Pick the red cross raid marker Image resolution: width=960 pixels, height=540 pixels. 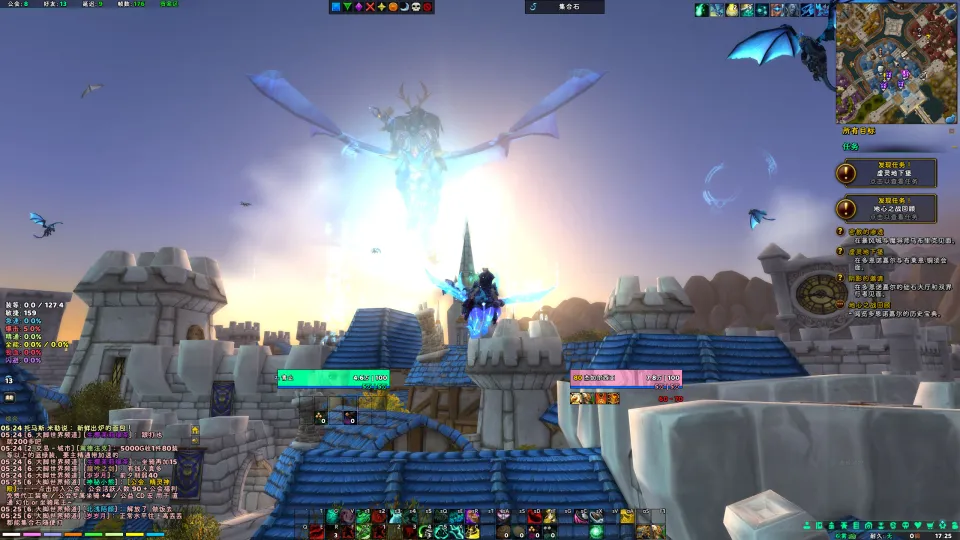[371, 7]
